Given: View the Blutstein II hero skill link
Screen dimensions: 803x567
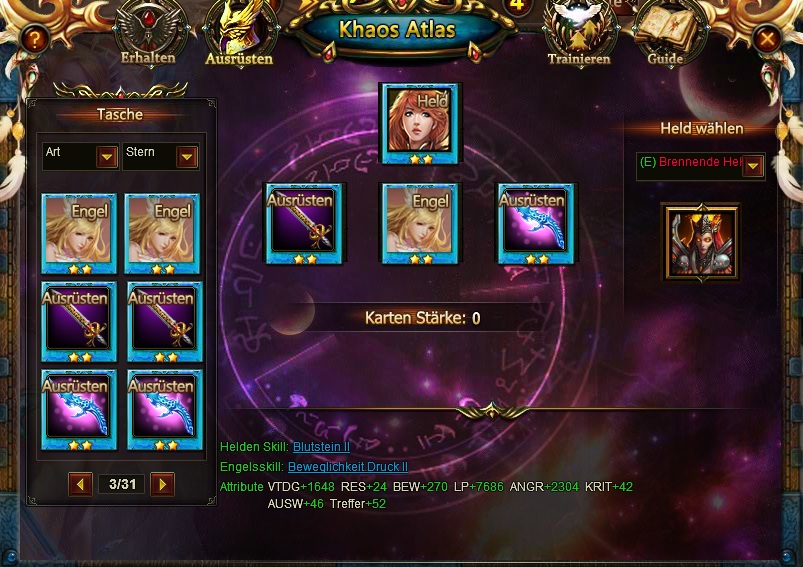Looking at the screenshot, I should [x=321, y=446].
